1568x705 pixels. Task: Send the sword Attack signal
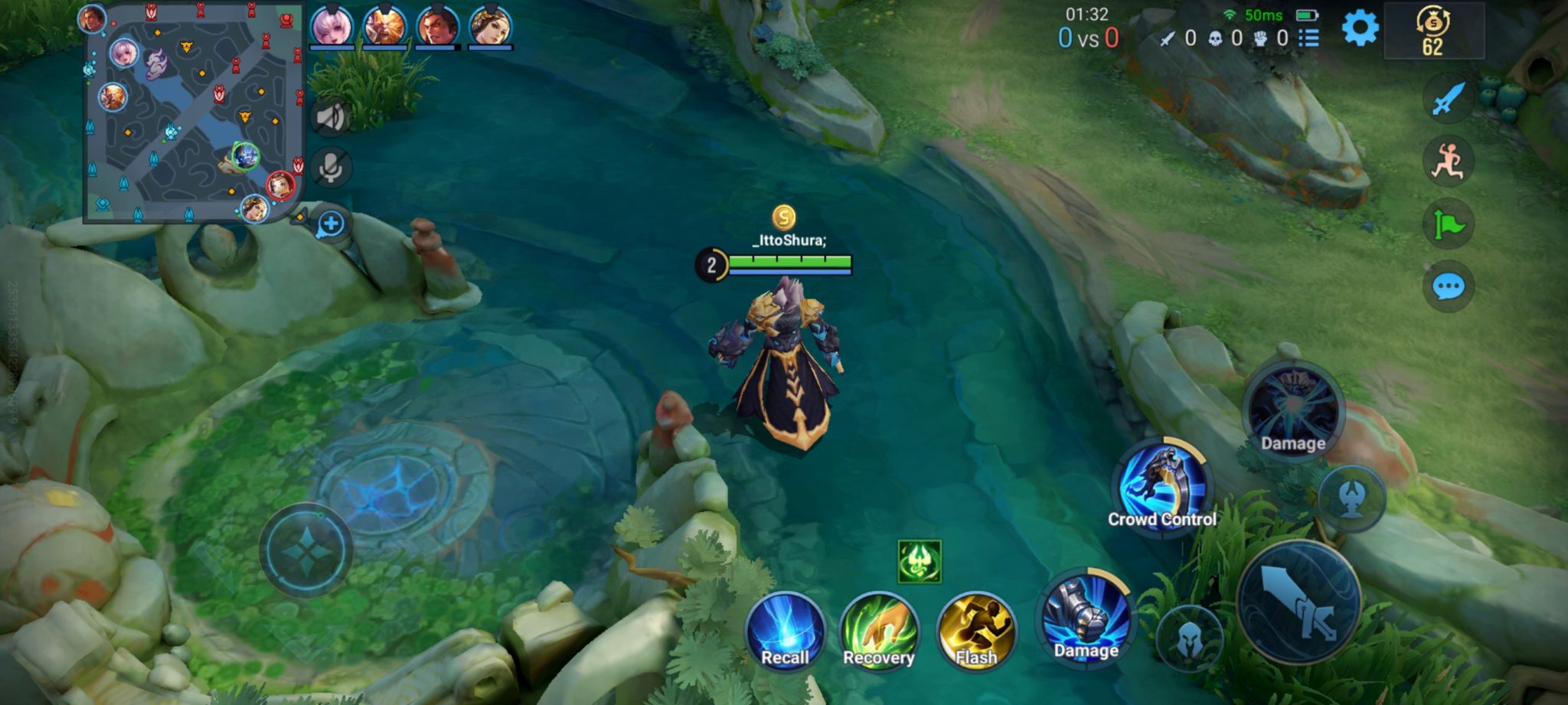click(1447, 100)
